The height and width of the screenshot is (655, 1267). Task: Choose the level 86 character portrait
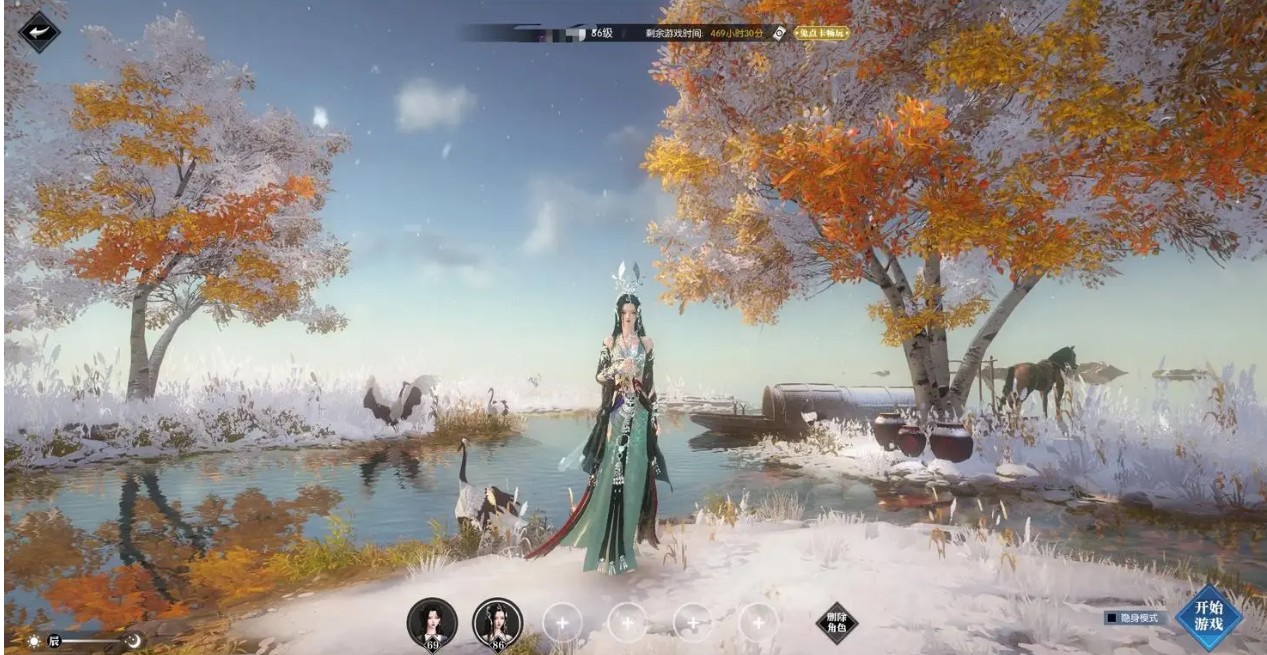pyautogui.click(x=497, y=623)
